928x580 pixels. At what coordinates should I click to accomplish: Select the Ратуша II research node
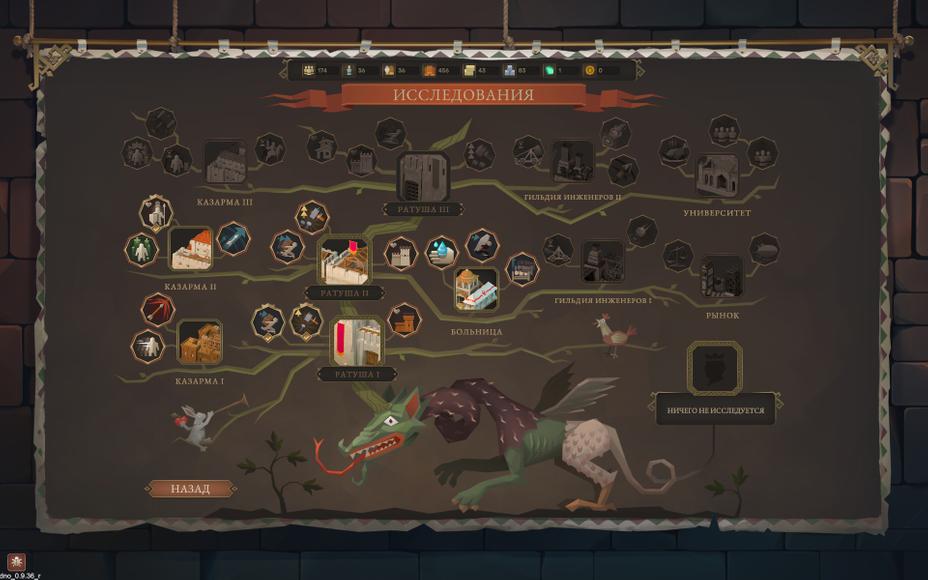[344, 261]
